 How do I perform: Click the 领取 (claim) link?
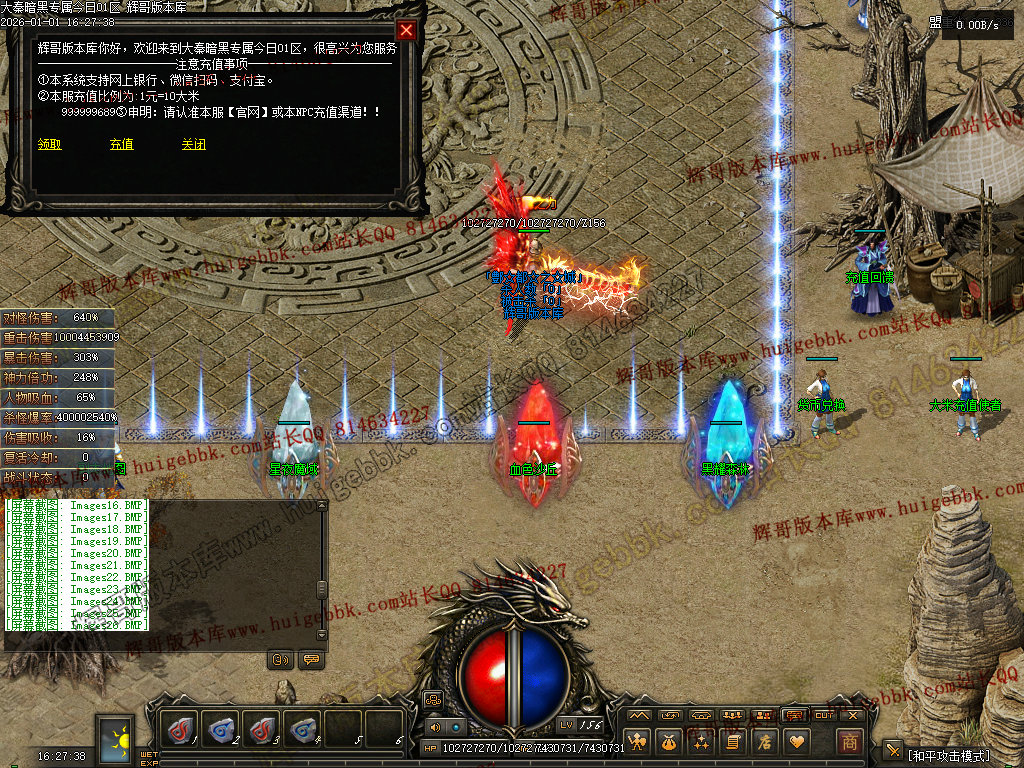point(50,144)
